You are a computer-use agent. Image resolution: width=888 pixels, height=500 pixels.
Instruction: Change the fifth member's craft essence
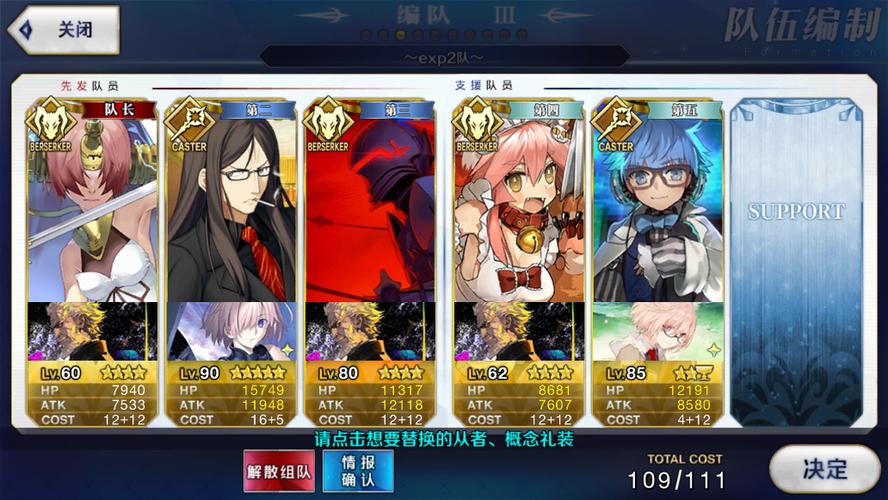pos(658,331)
